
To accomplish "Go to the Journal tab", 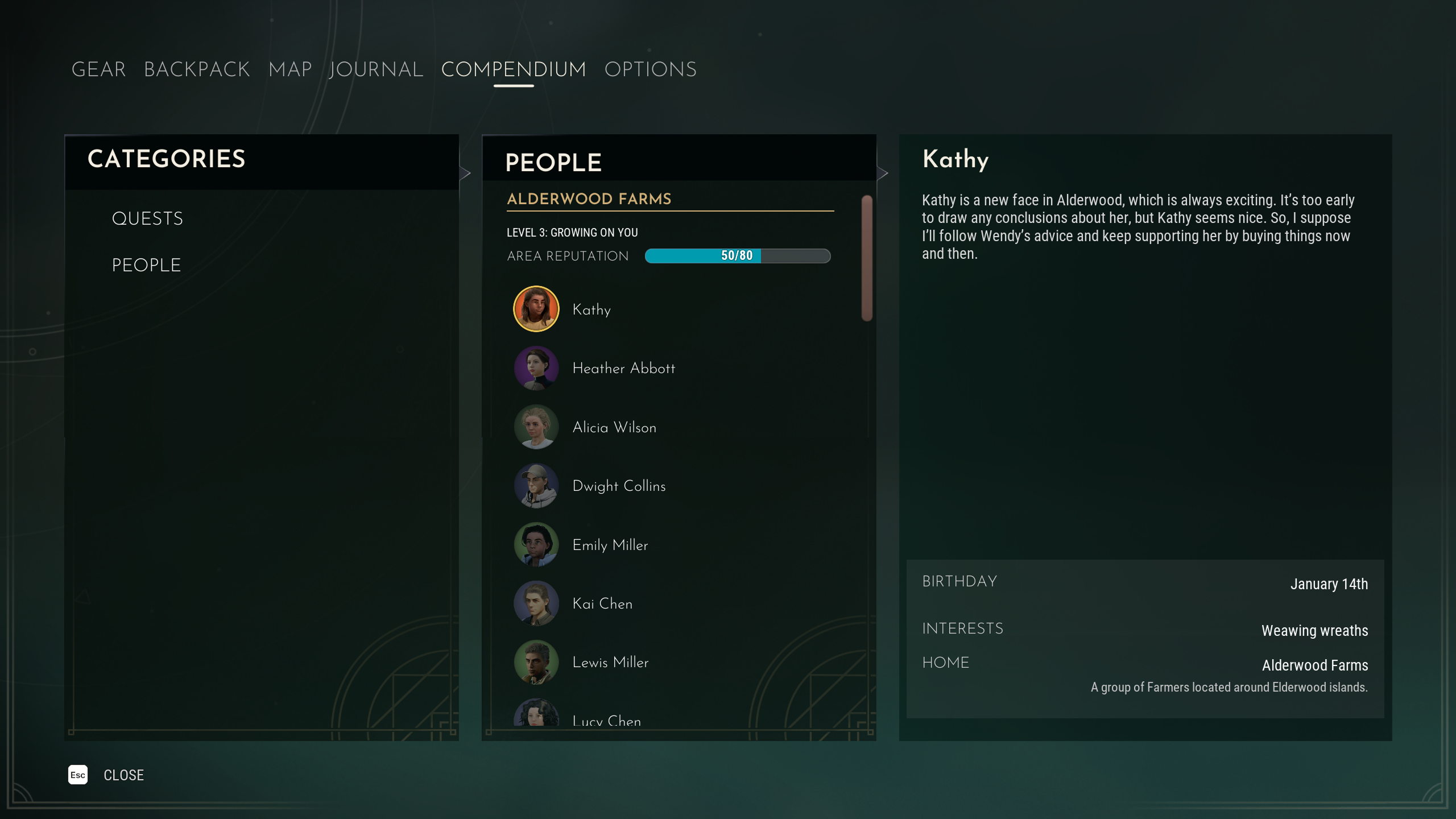I will click(376, 69).
